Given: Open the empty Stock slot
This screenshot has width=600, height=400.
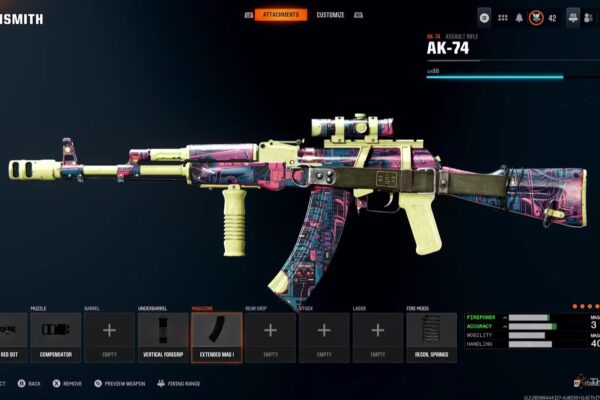Looking at the screenshot, I should coord(324,337).
